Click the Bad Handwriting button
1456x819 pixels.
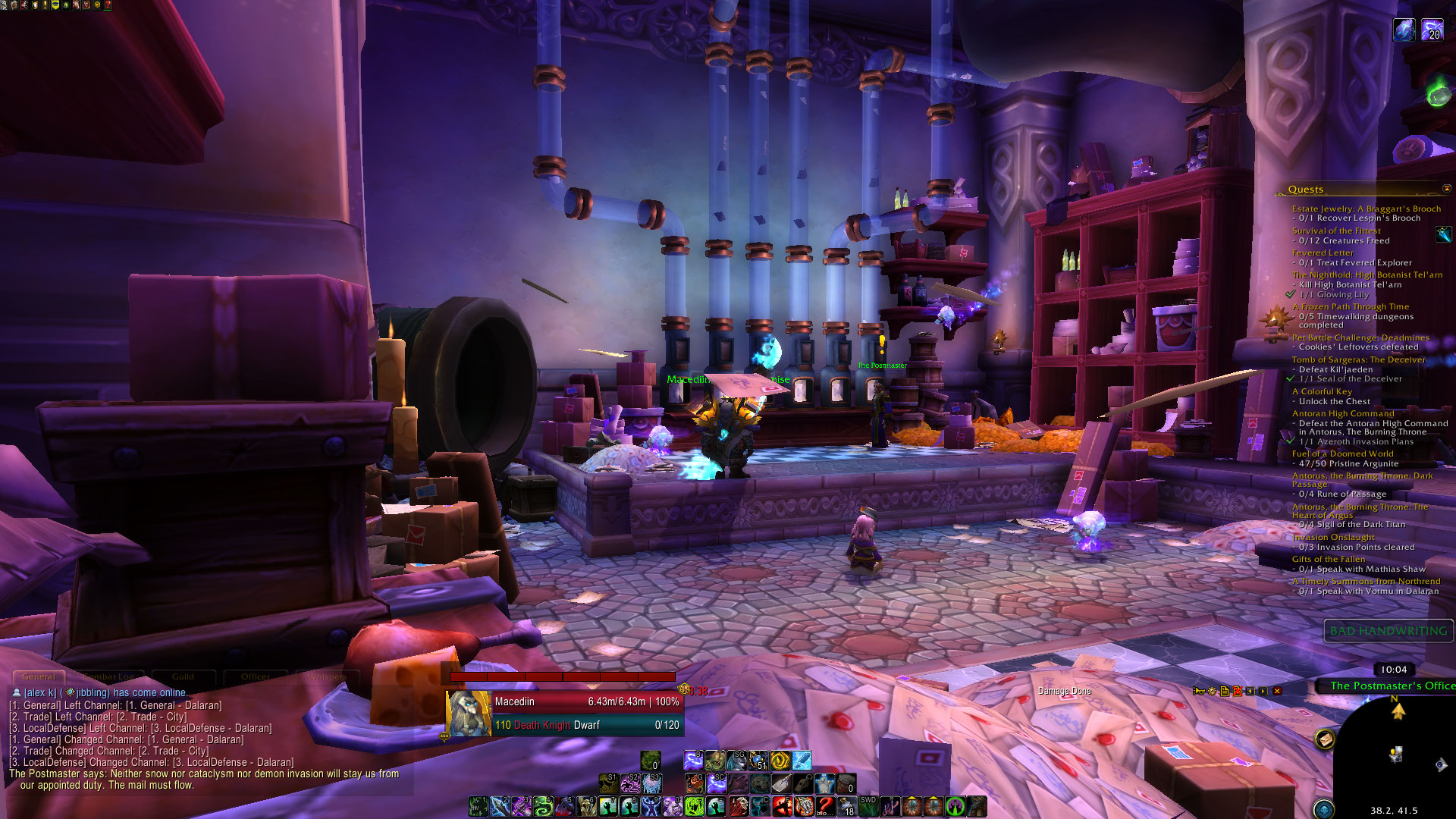(x=1388, y=631)
